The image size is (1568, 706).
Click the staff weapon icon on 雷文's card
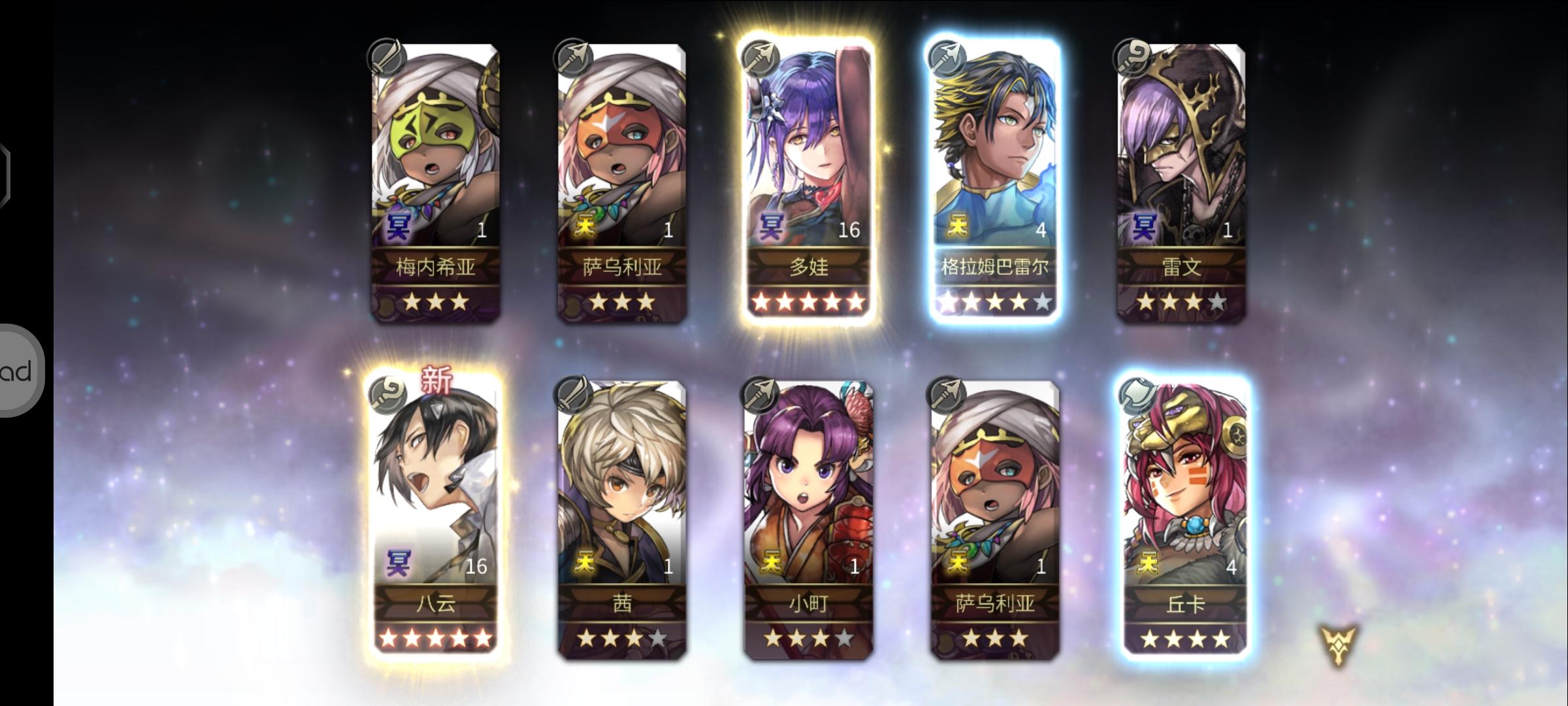tap(1132, 58)
